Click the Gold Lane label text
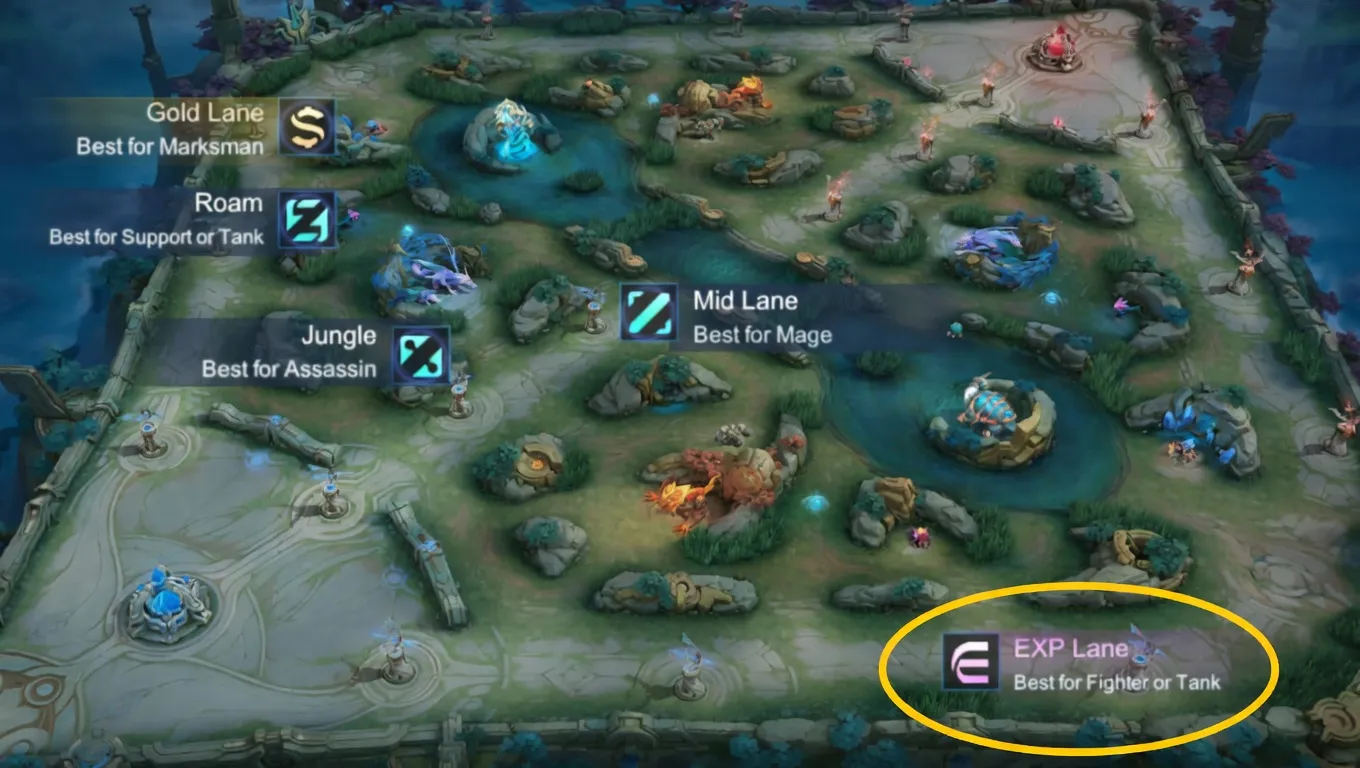The width and height of the screenshot is (1360, 768). coord(204,113)
